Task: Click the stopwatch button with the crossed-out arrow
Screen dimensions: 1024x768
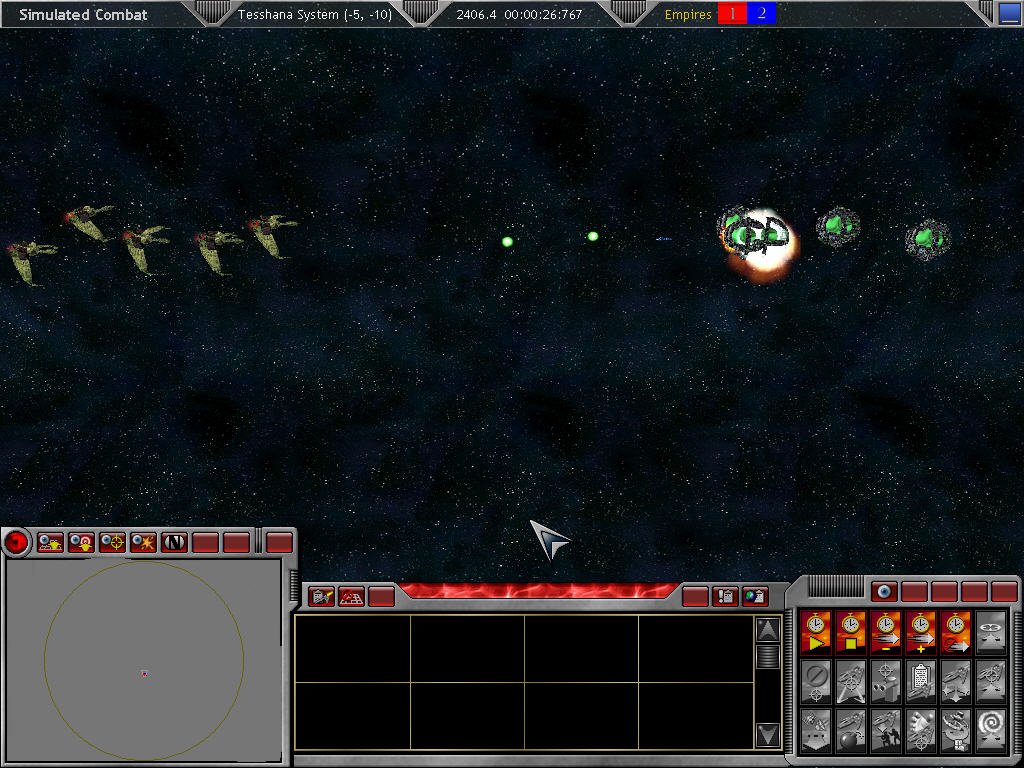Action: pyautogui.click(x=956, y=632)
